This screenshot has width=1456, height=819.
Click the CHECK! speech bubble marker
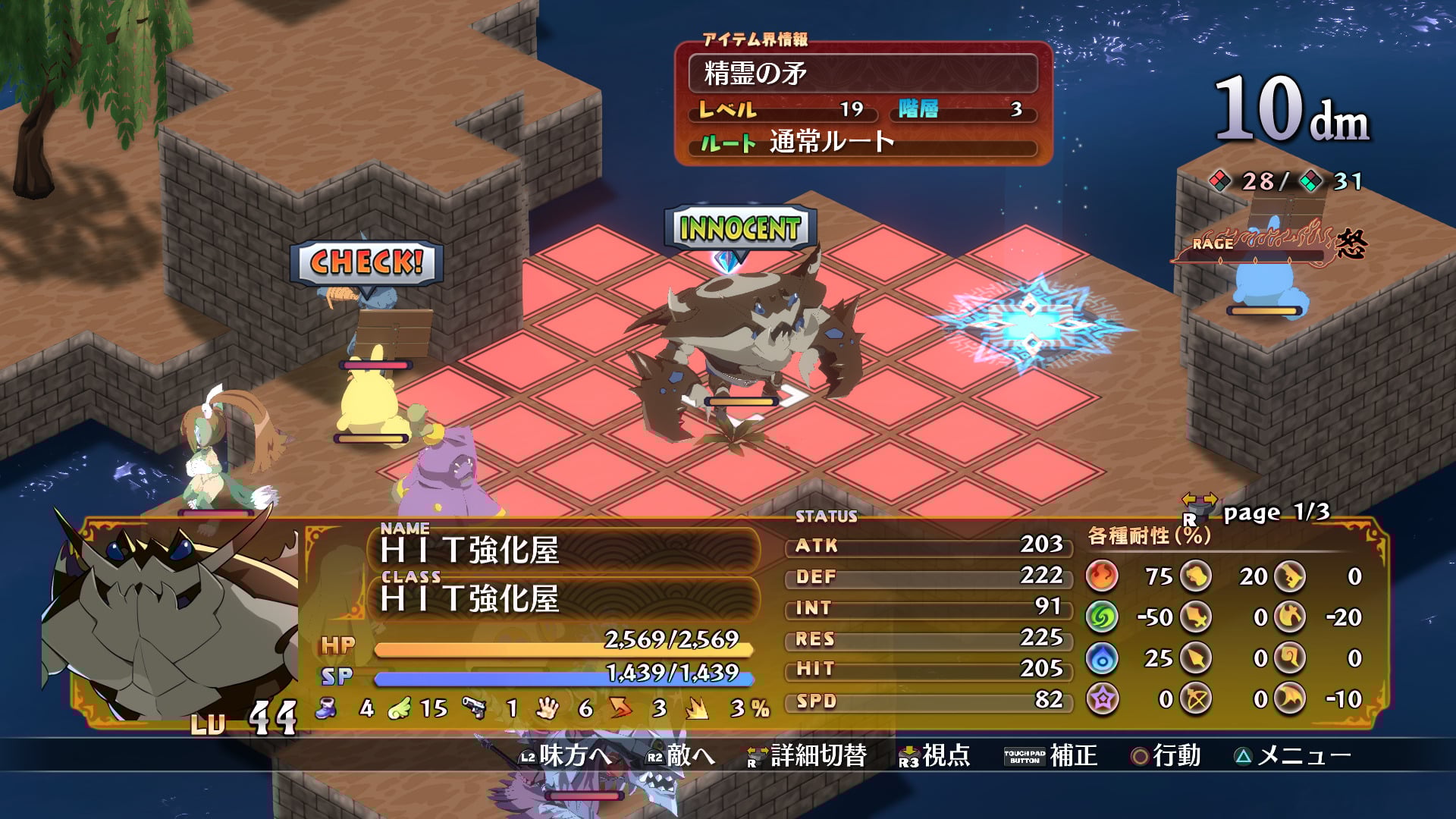366,263
